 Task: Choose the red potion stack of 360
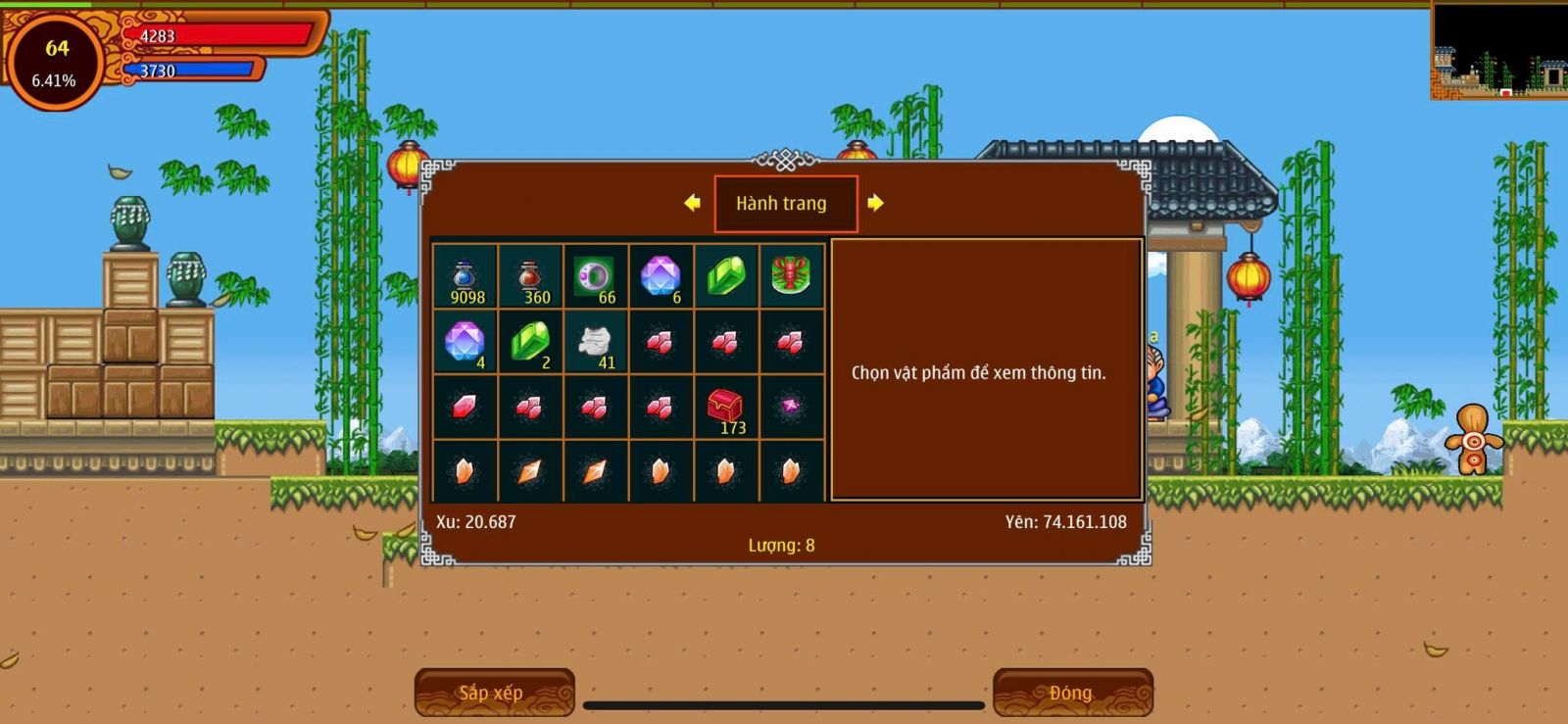tap(530, 277)
